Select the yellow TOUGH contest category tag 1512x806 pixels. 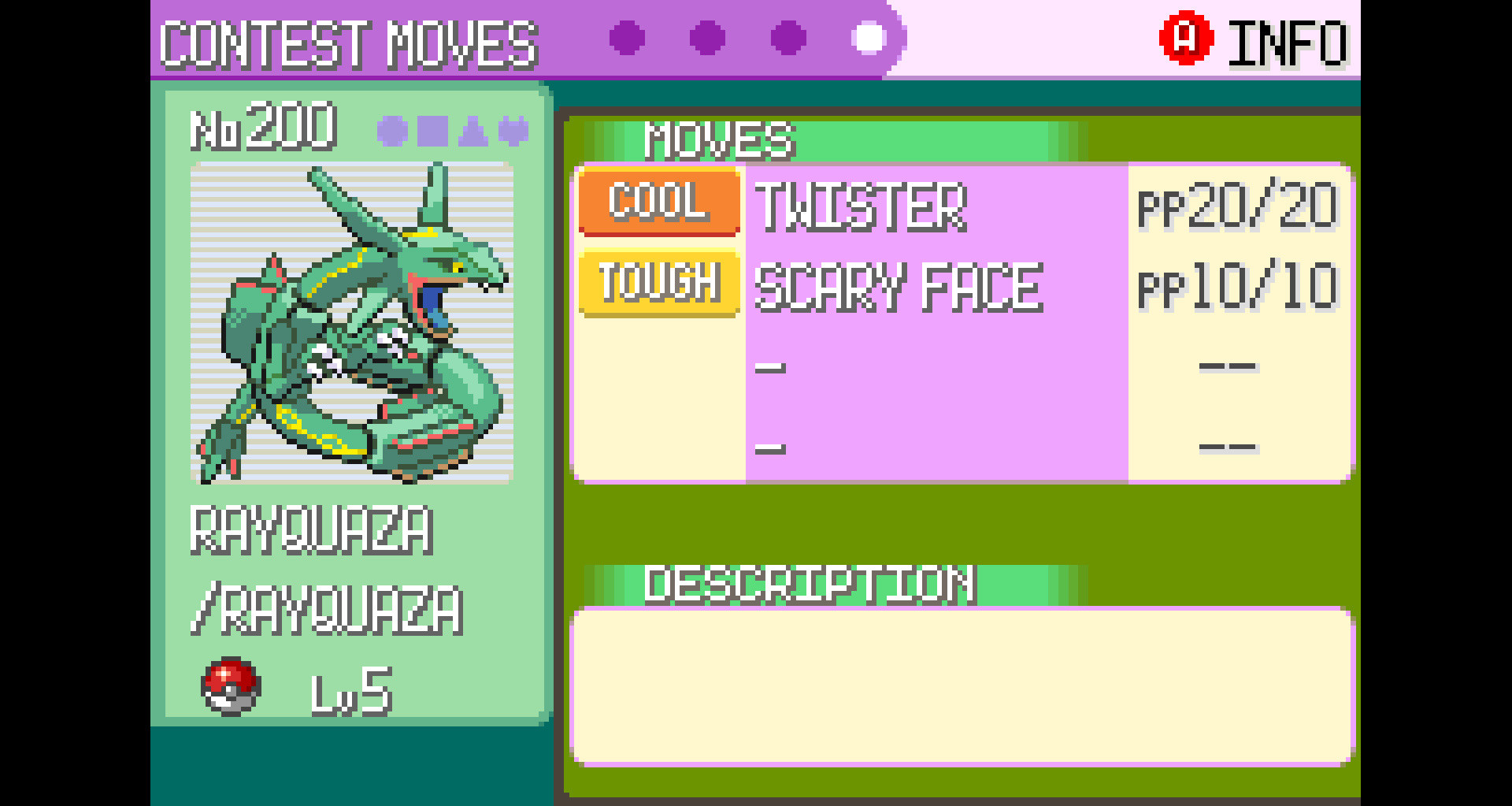pyautogui.click(x=658, y=284)
